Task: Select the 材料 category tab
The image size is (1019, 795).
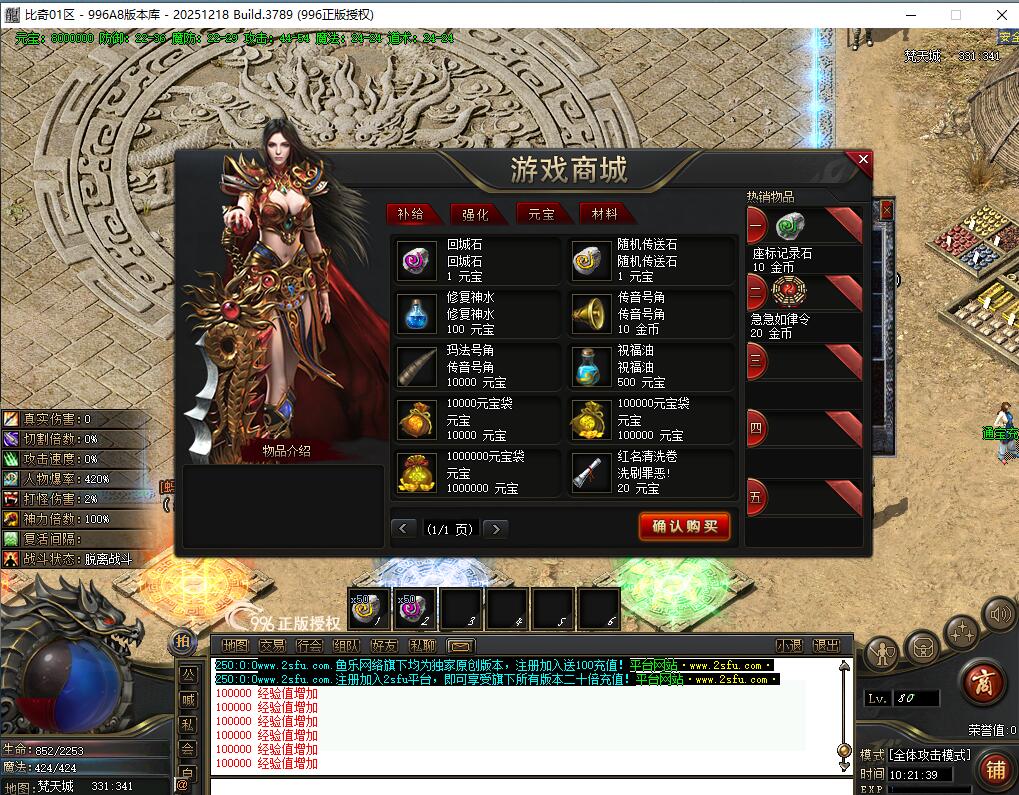Action: coord(605,213)
